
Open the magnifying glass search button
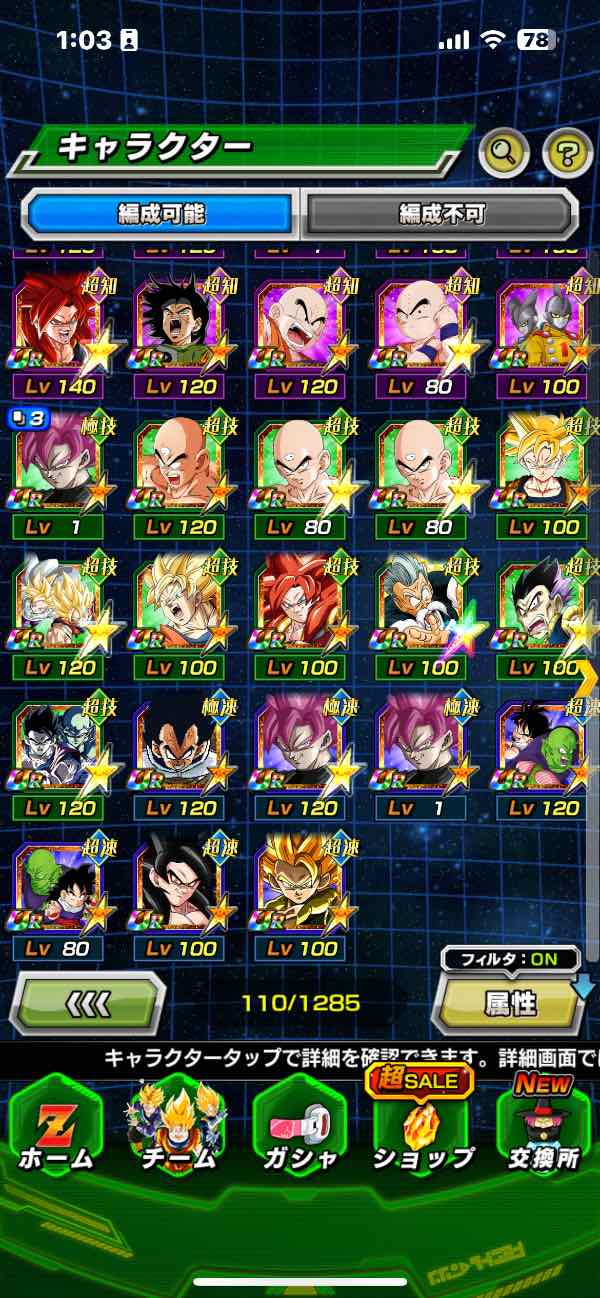(503, 152)
